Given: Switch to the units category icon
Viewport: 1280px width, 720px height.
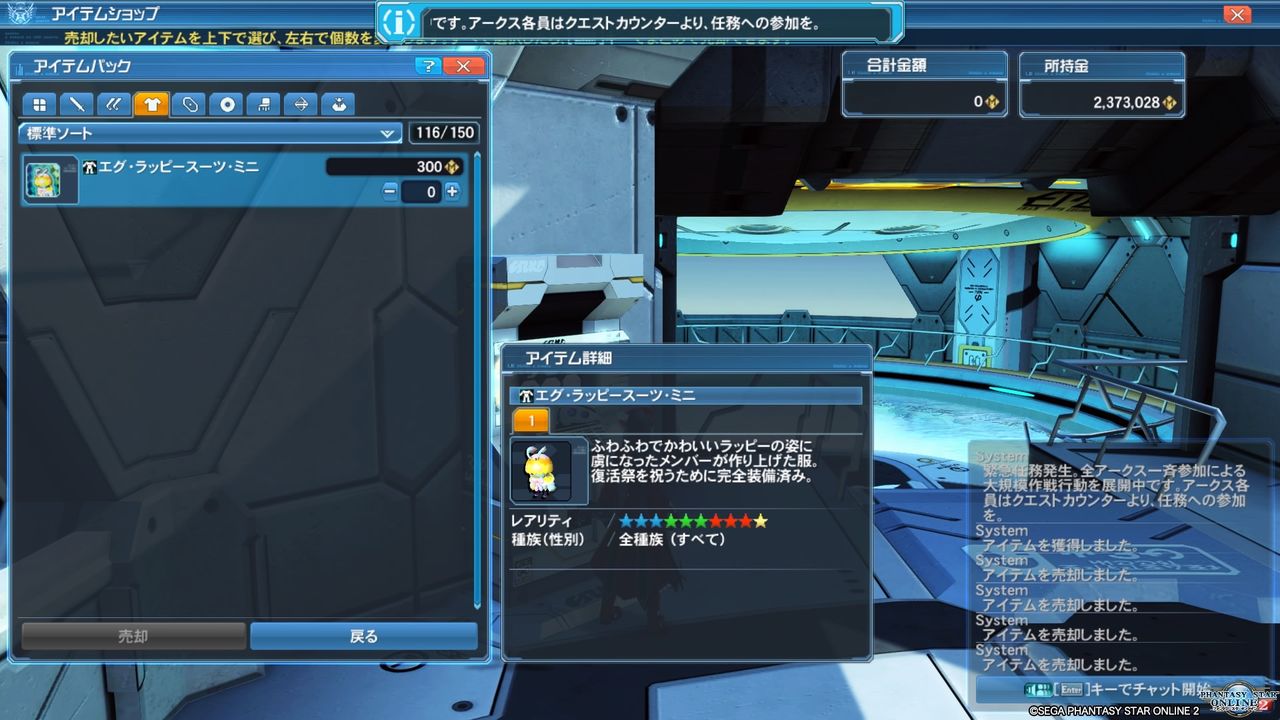Looking at the screenshot, I should click(113, 104).
